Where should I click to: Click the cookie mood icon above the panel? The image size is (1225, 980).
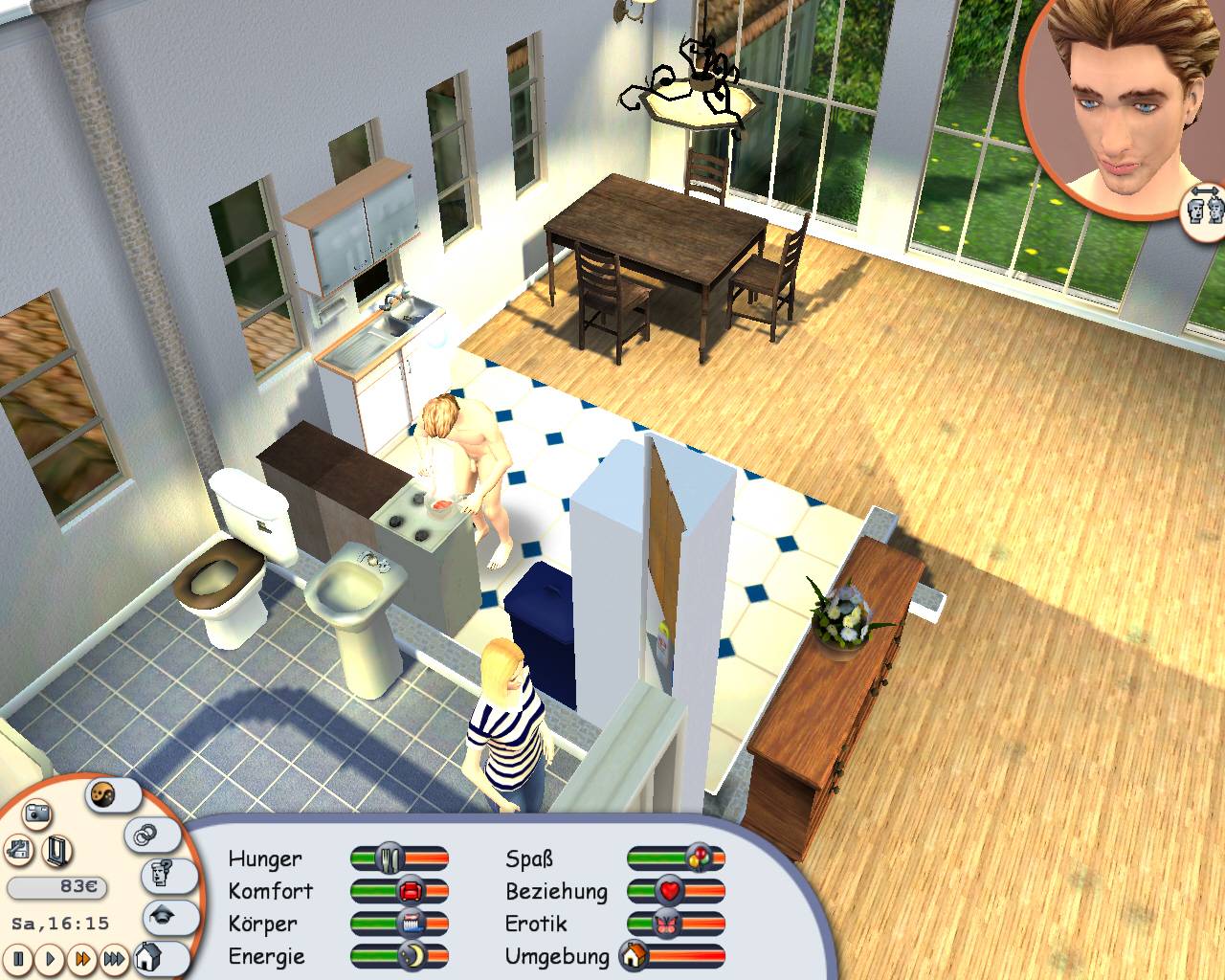102,793
